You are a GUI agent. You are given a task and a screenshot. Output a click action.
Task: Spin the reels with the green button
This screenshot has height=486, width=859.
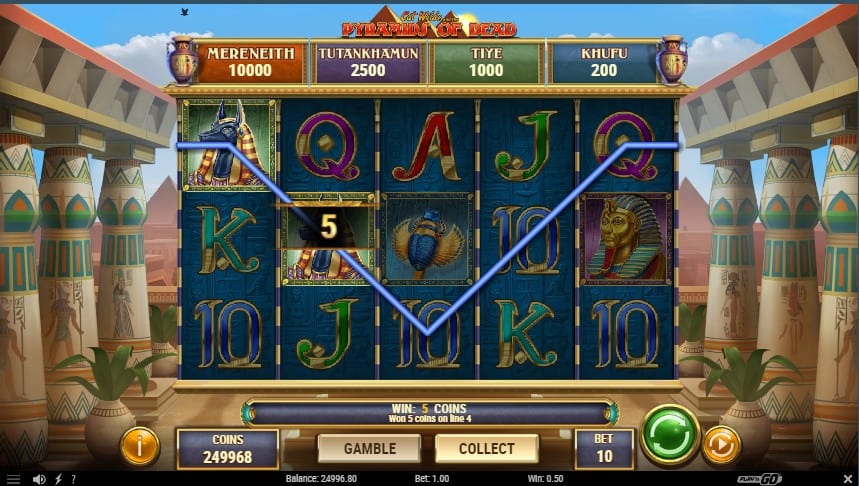(669, 434)
